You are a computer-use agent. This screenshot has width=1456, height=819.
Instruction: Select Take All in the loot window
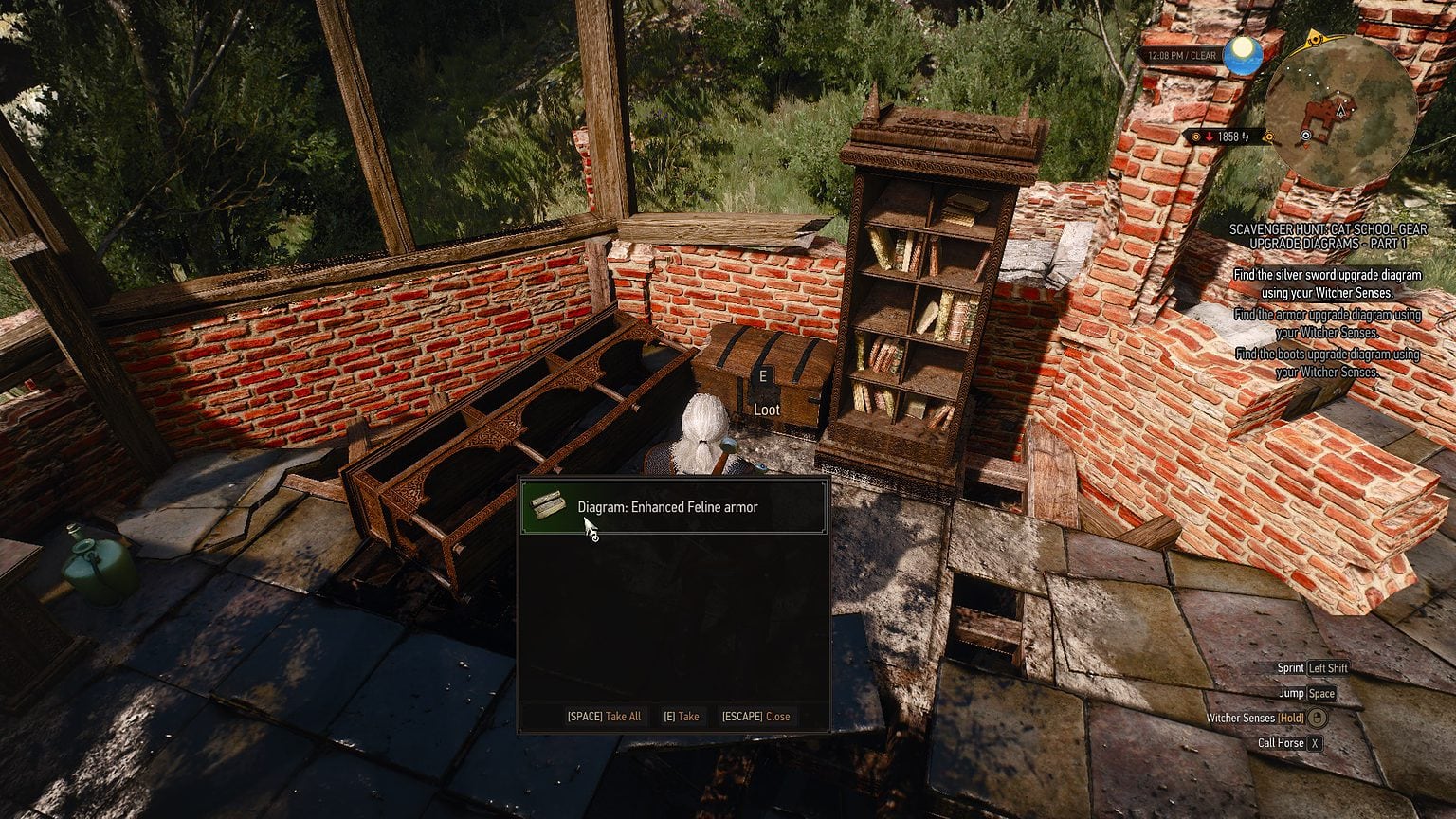click(605, 717)
